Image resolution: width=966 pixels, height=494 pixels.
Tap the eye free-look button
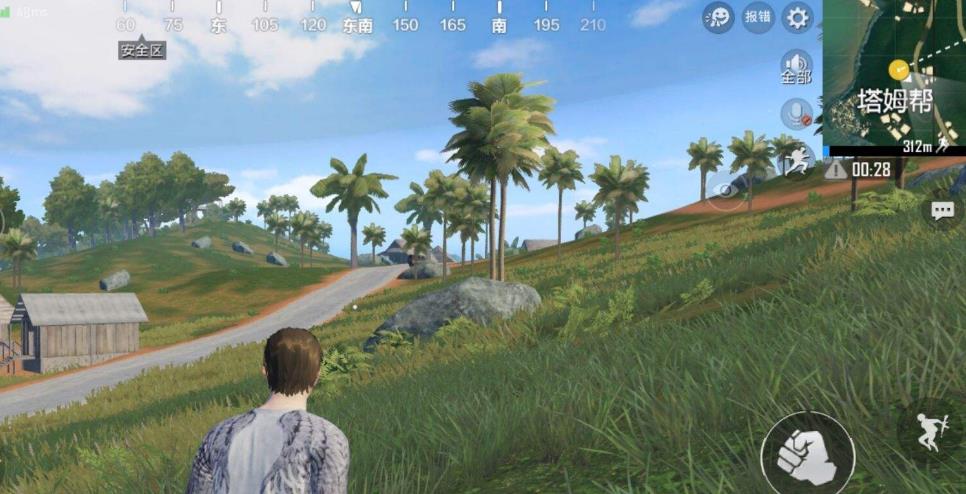coord(727,189)
